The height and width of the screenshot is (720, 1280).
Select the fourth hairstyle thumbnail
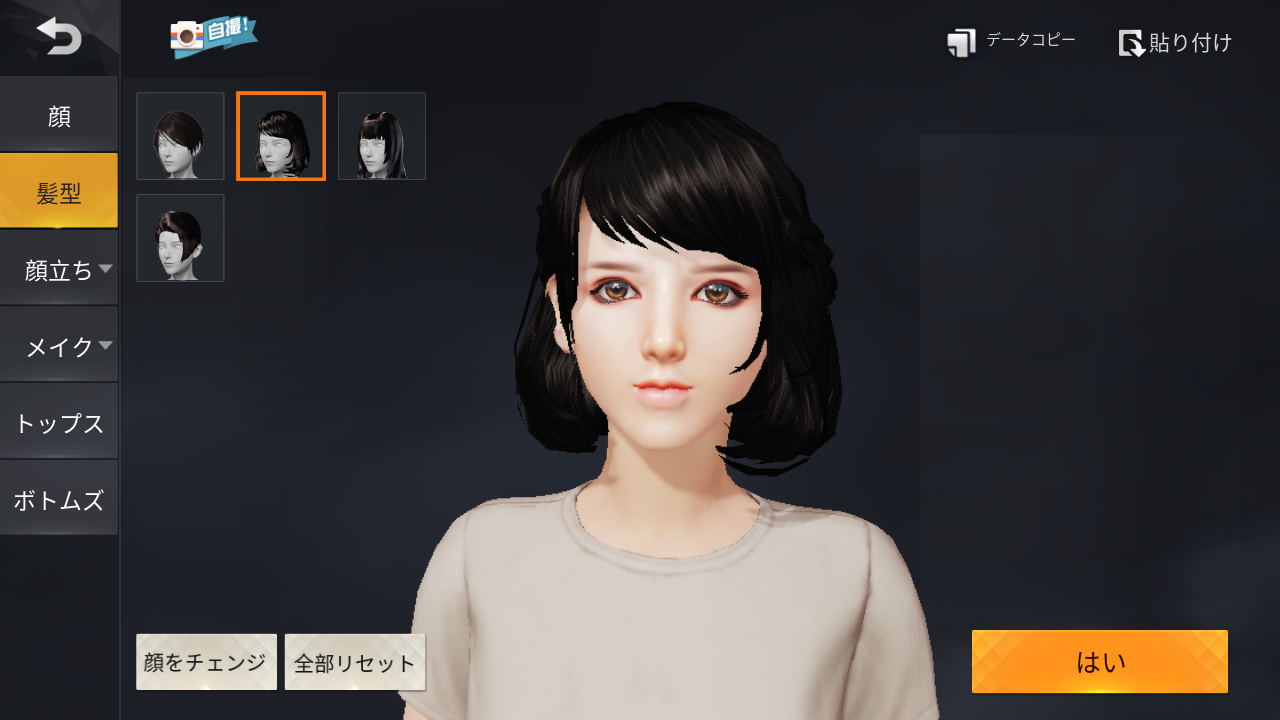point(180,237)
